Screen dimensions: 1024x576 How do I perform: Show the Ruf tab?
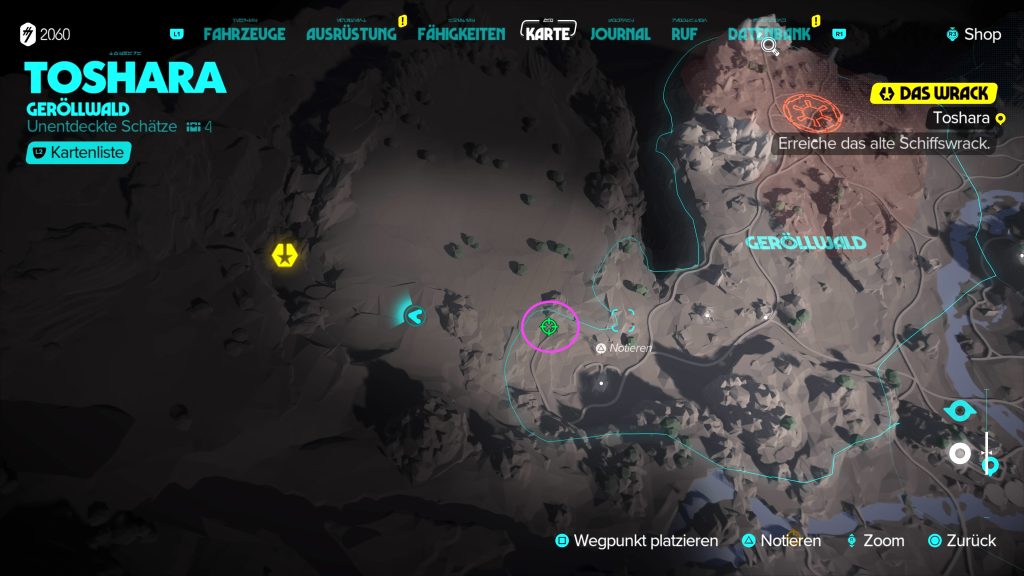click(685, 34)
